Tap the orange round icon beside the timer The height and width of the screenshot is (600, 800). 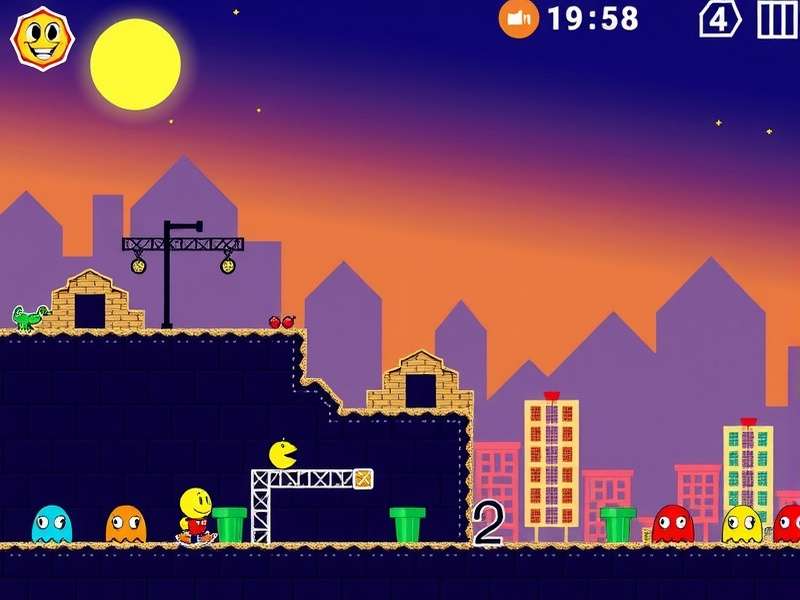click(x=518, y=18)
